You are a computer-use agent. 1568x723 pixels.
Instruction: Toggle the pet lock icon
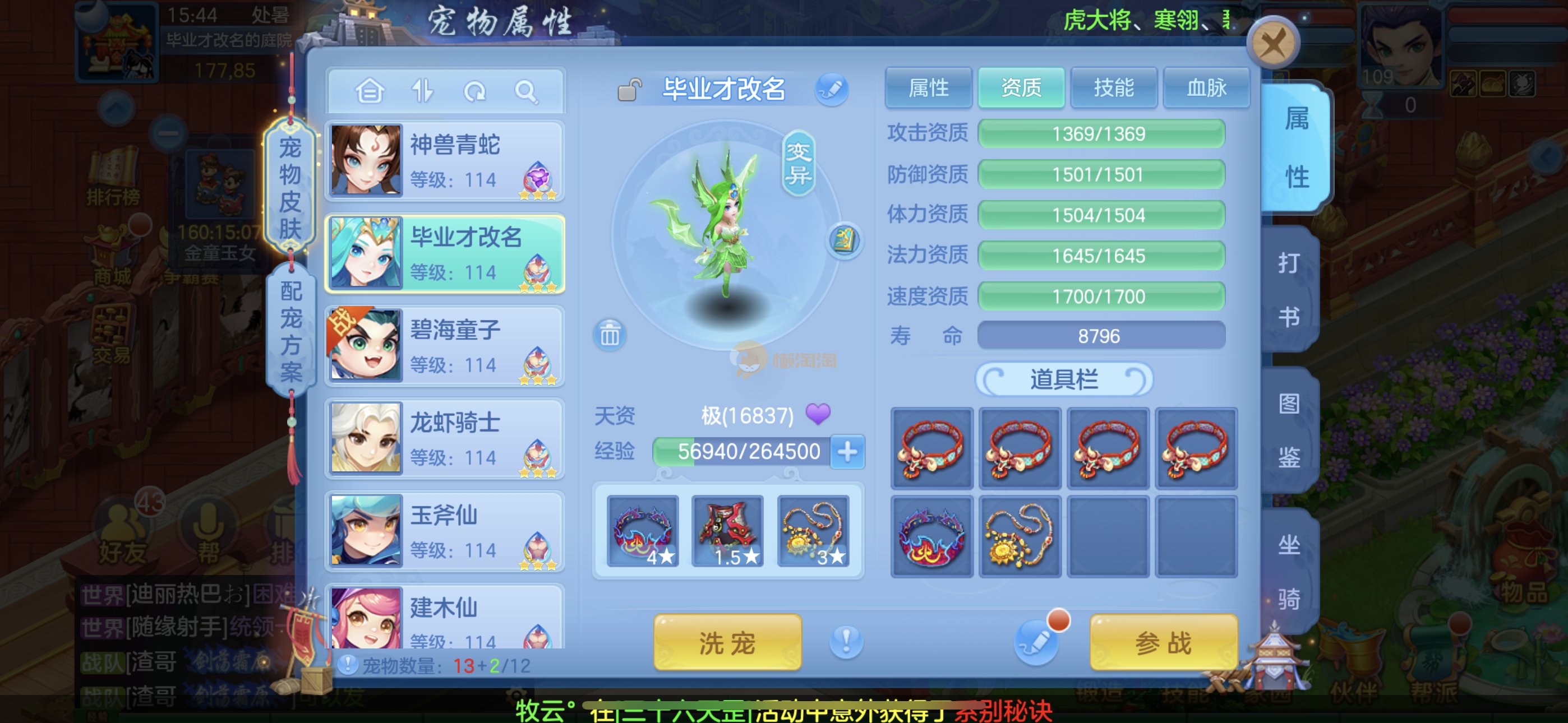(x=629, y=90)
